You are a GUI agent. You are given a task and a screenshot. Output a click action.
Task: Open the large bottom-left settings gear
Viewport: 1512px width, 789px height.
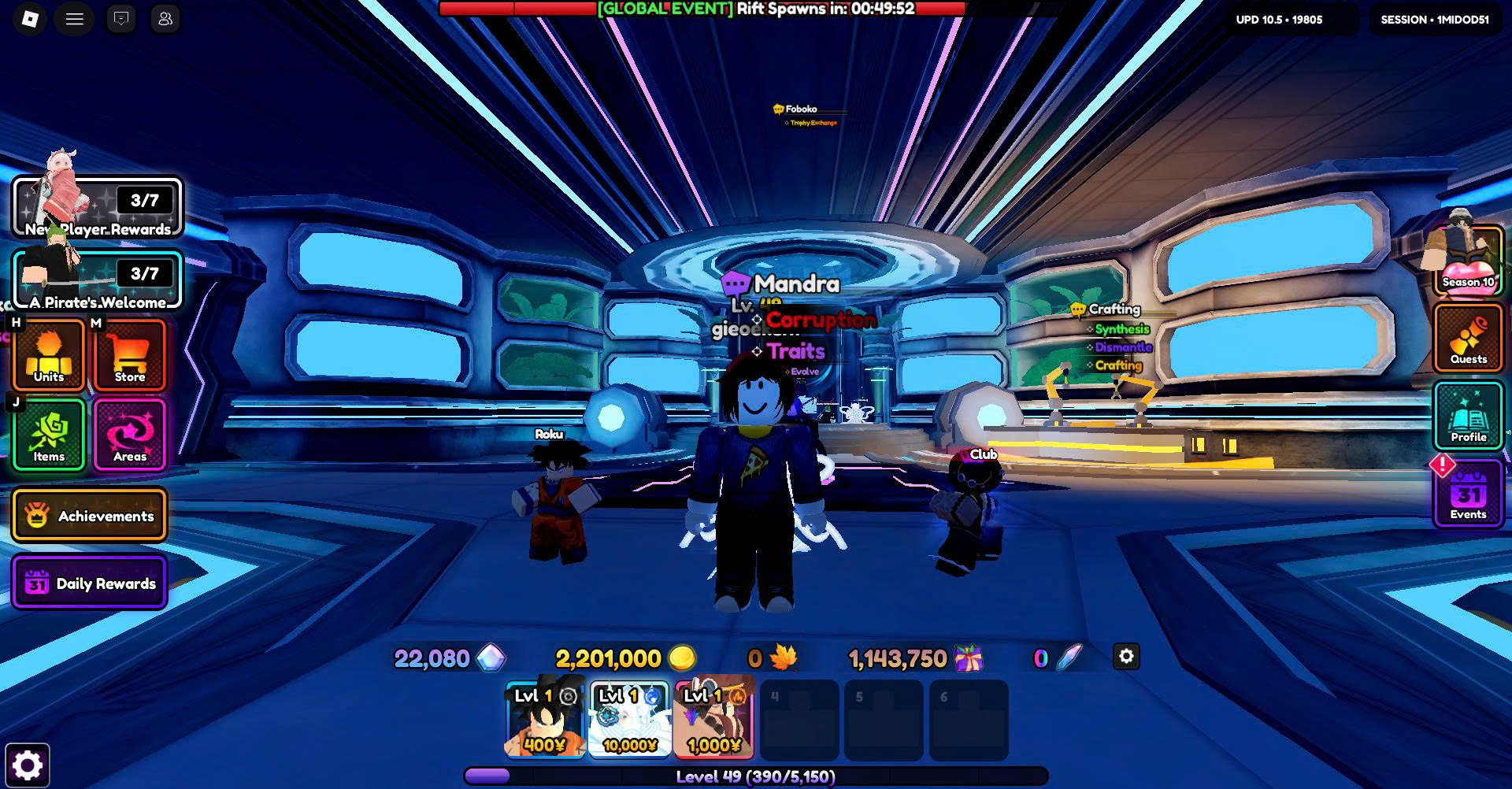tap(28, 765)
